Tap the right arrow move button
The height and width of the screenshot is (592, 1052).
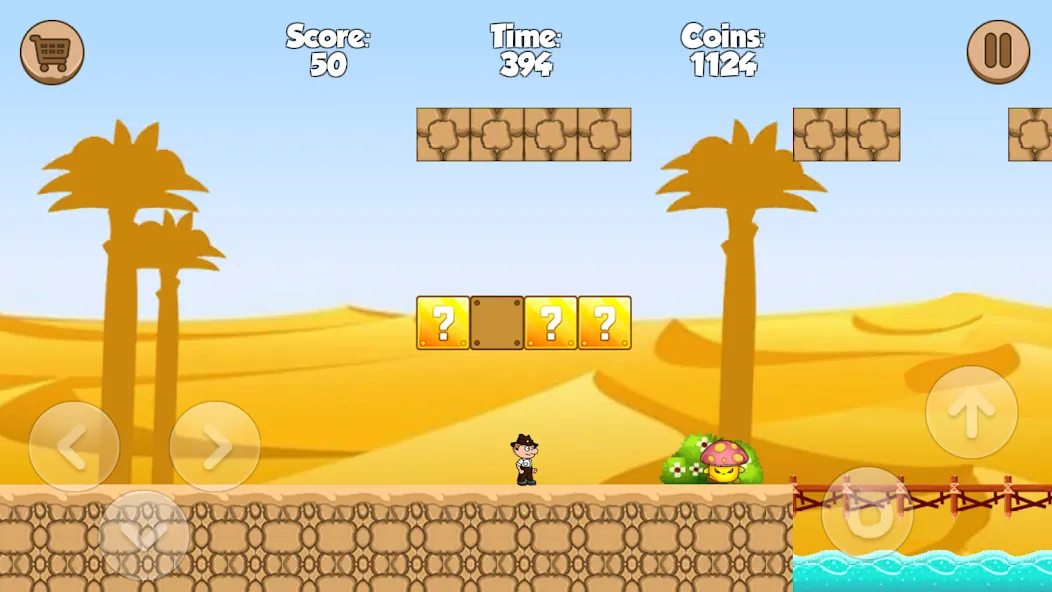tap(215, 447)
